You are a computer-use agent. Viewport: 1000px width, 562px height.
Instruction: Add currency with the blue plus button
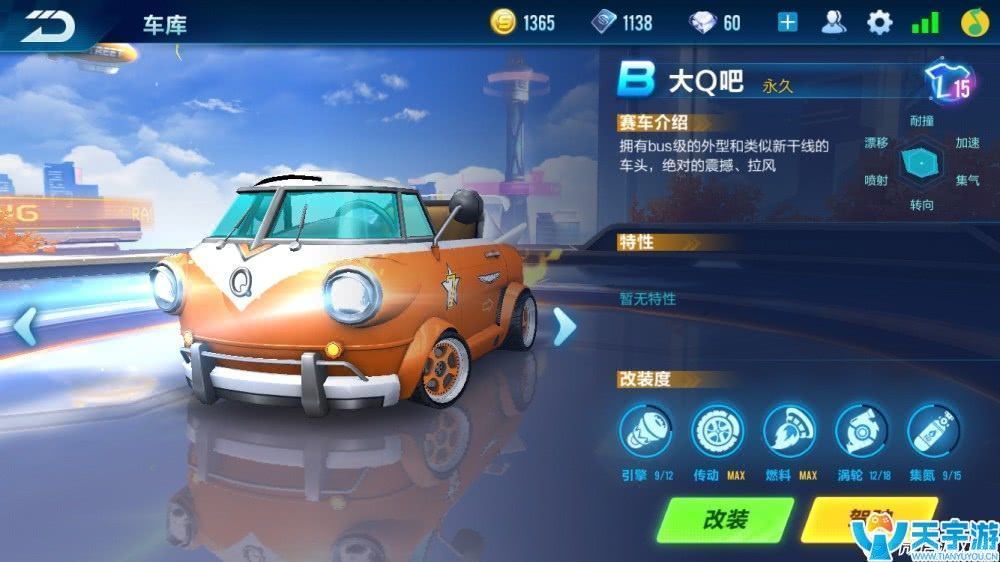pos(788,22)
